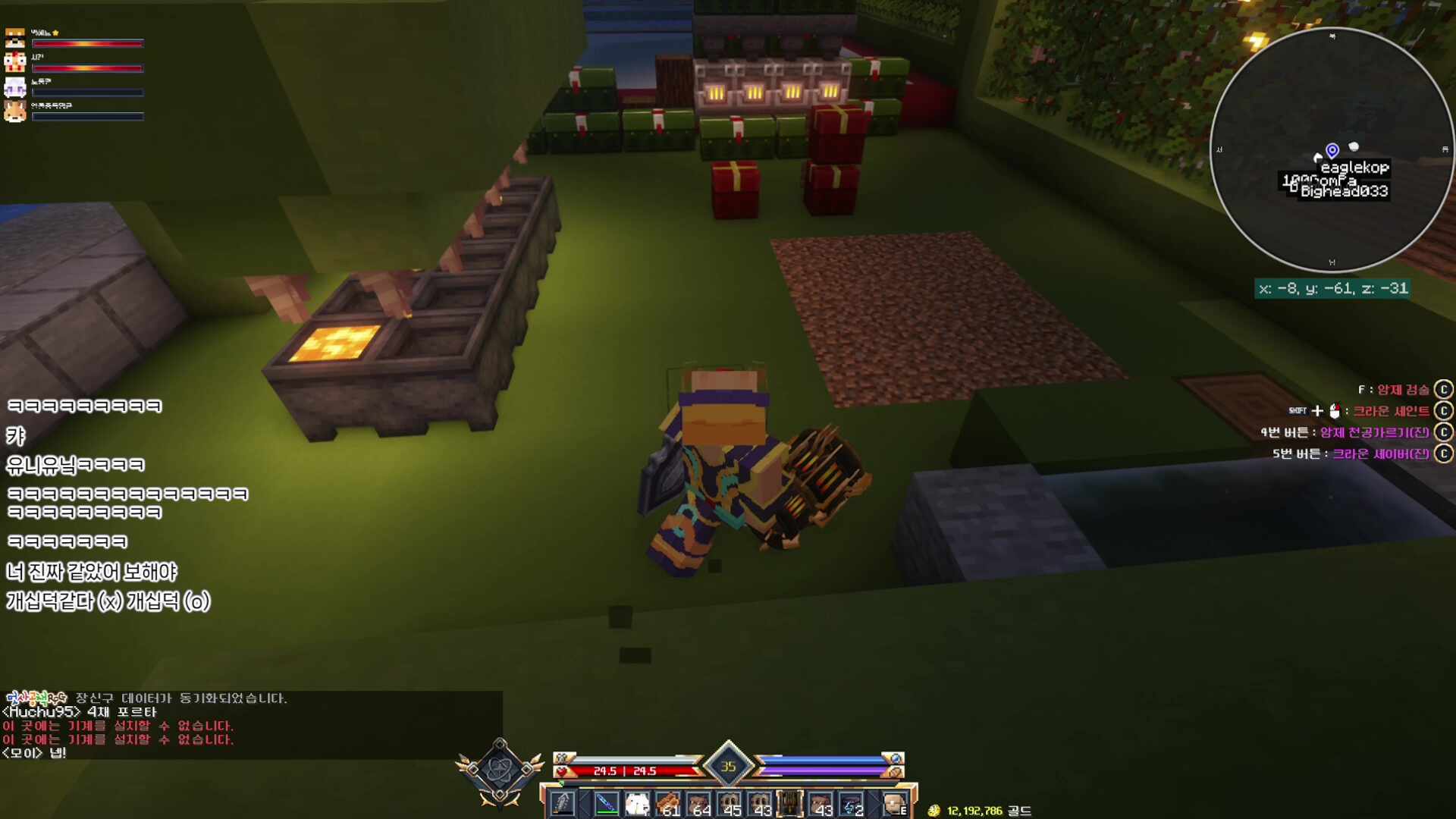Screen dimensions: 1456x819
Task: Choose the highlighted gauntlet hotbar slot
Action: pyautogui.click(x=789, y=803)
